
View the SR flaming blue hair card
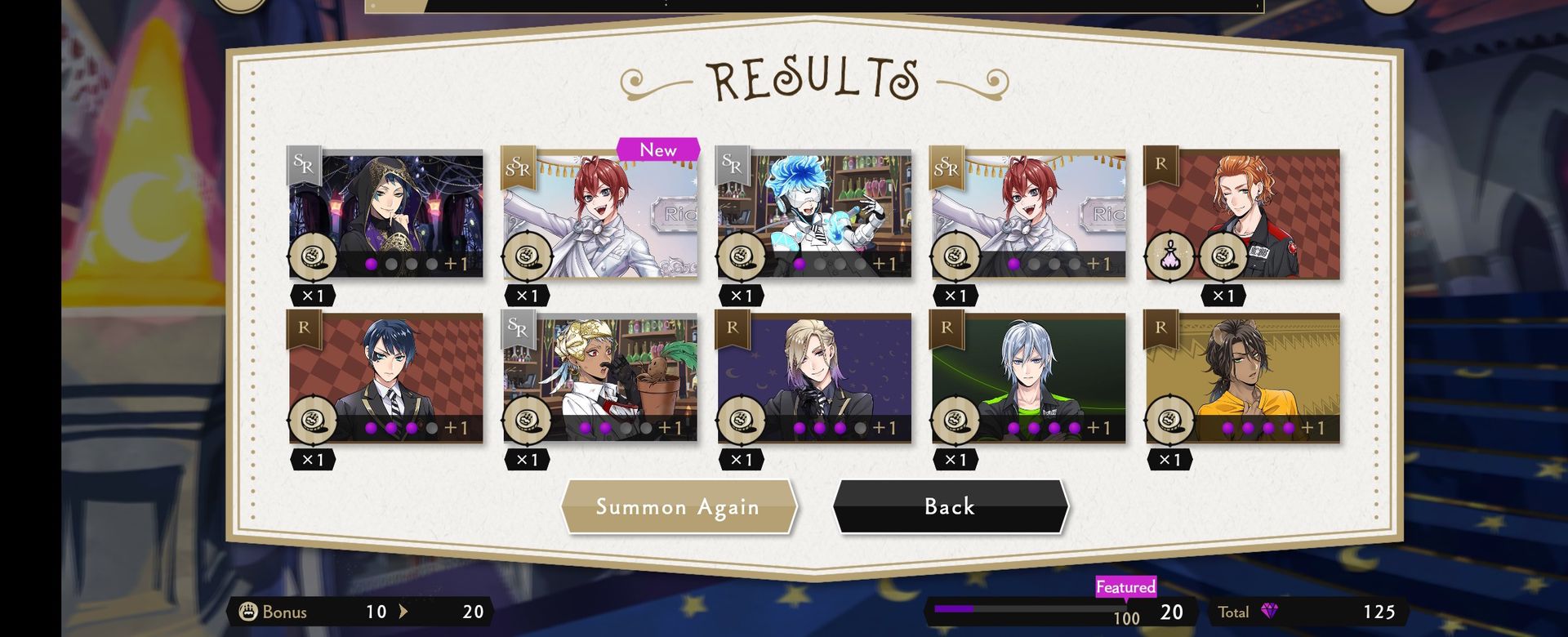814,214
